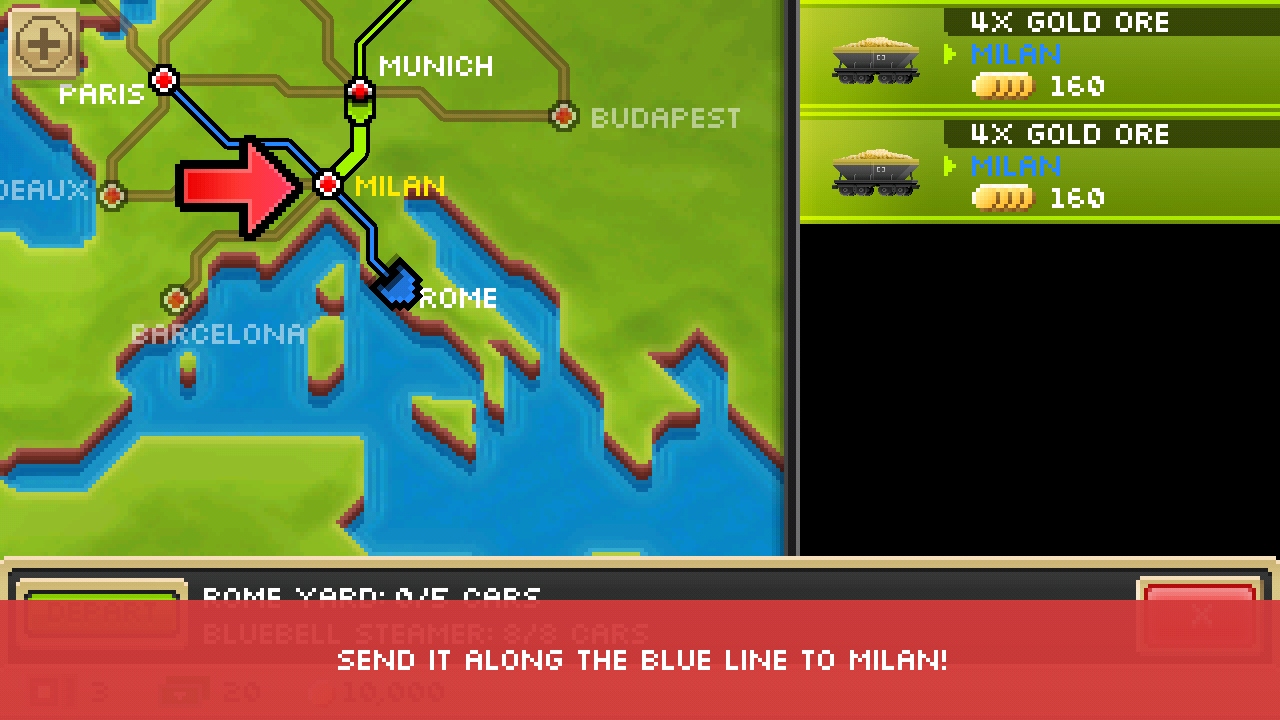Click the Bluebell Steamer cars indicator
Screen dimensions: 1280x720
(x=424, y=630)
